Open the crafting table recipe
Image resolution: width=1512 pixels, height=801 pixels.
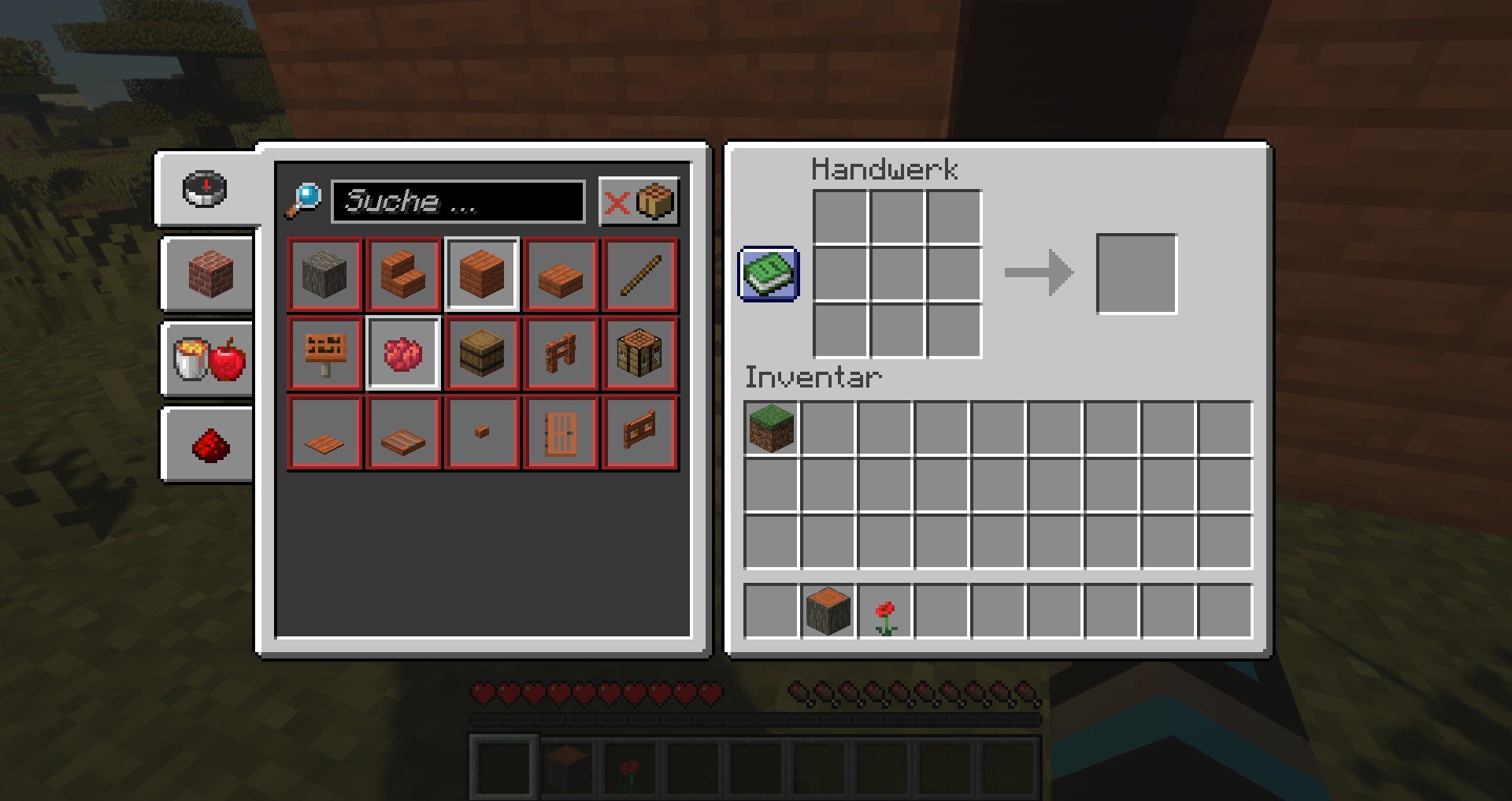(x=639, y=353)
